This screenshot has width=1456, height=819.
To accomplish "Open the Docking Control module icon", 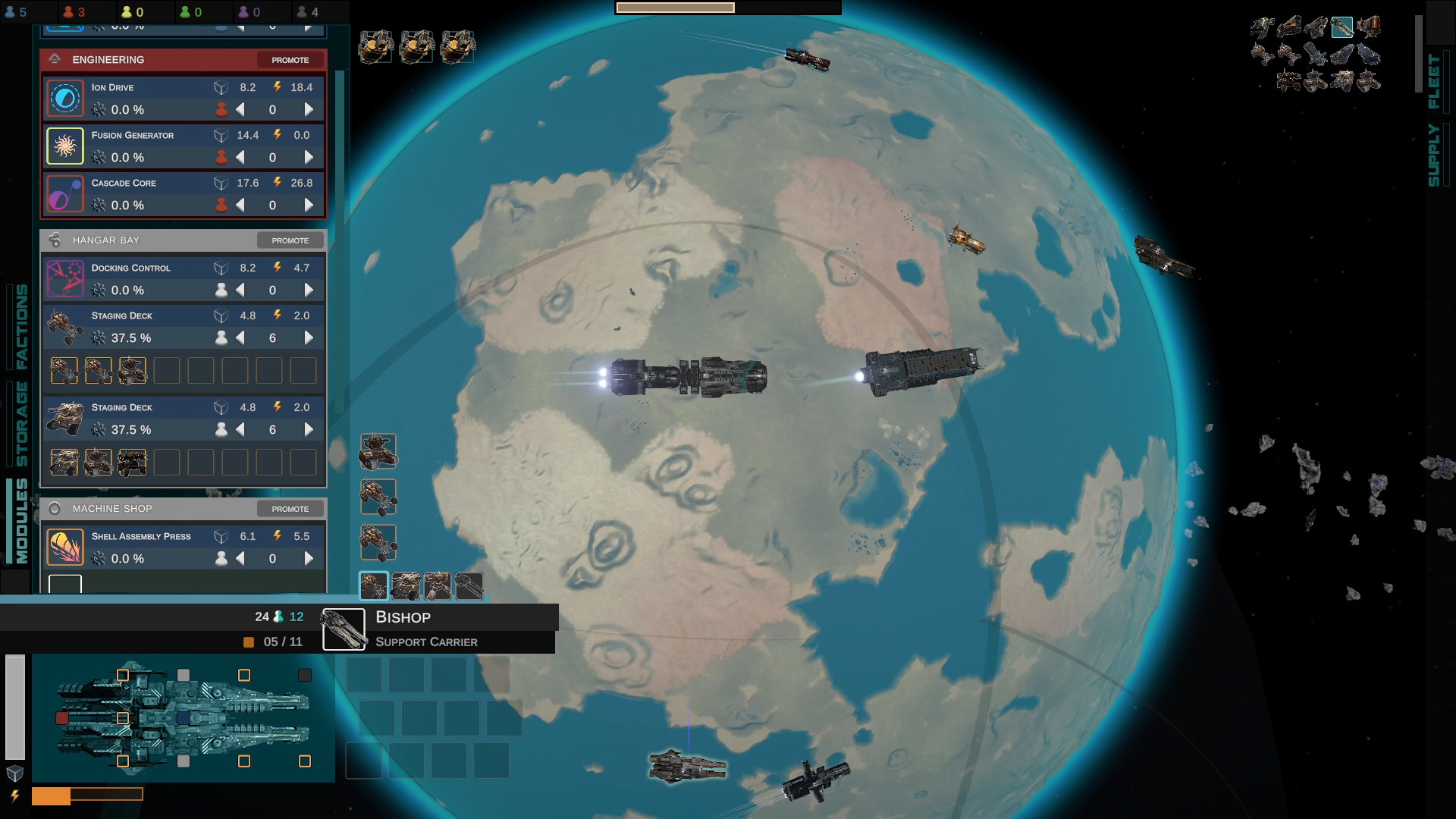I will pos(65,278).
